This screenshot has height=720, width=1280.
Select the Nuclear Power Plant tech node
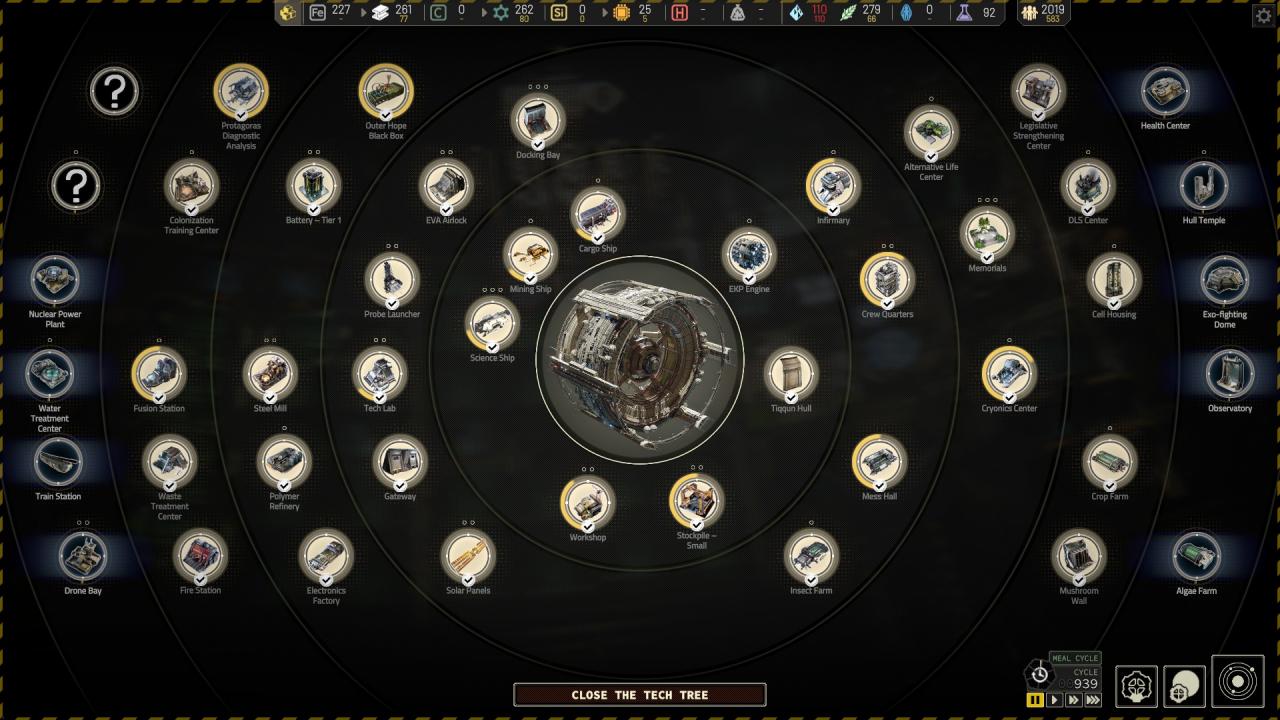[x=56, y=279]
